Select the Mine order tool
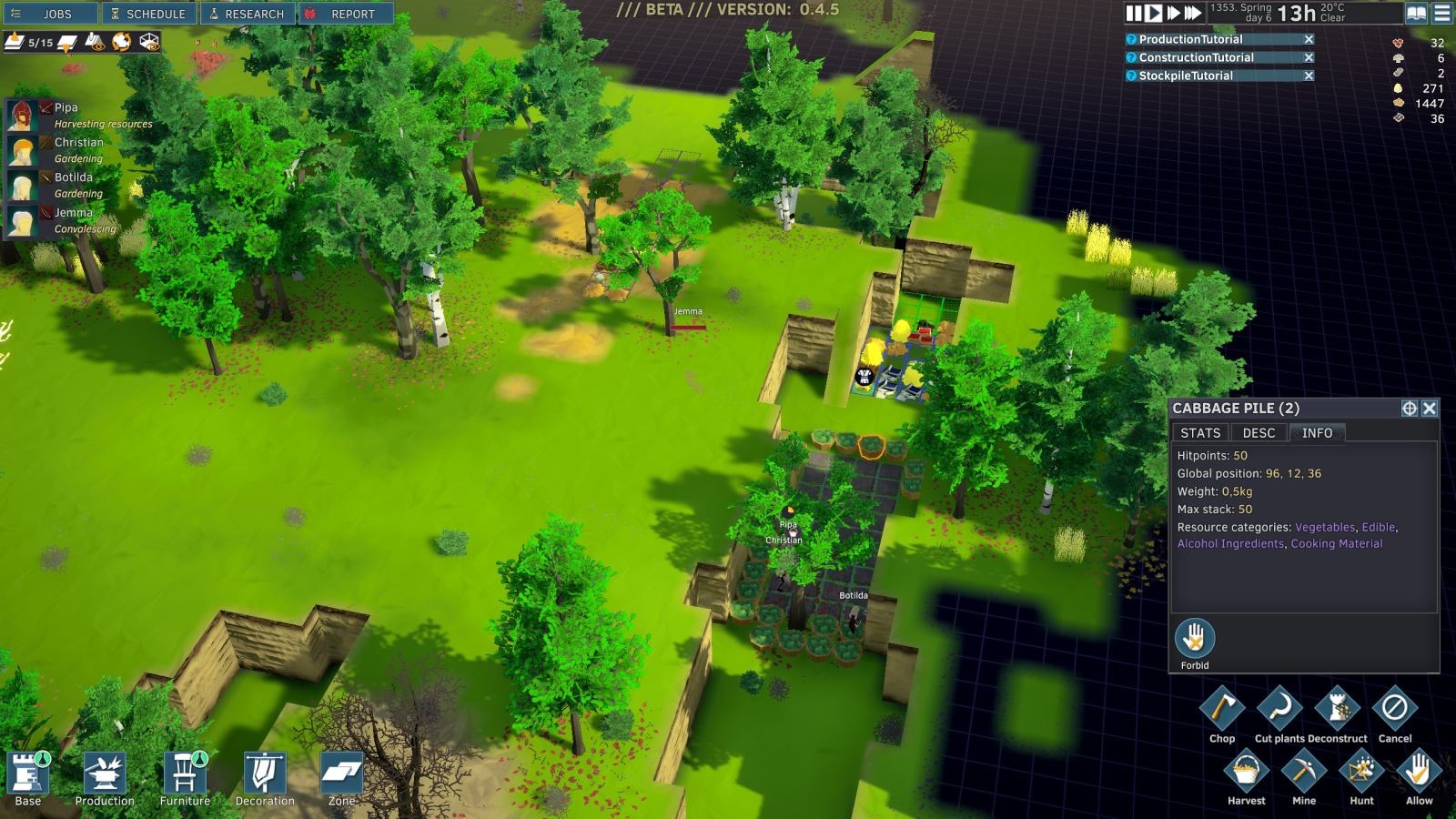The height and width of the screenshot is (819, 1456). click(1304, 772)
